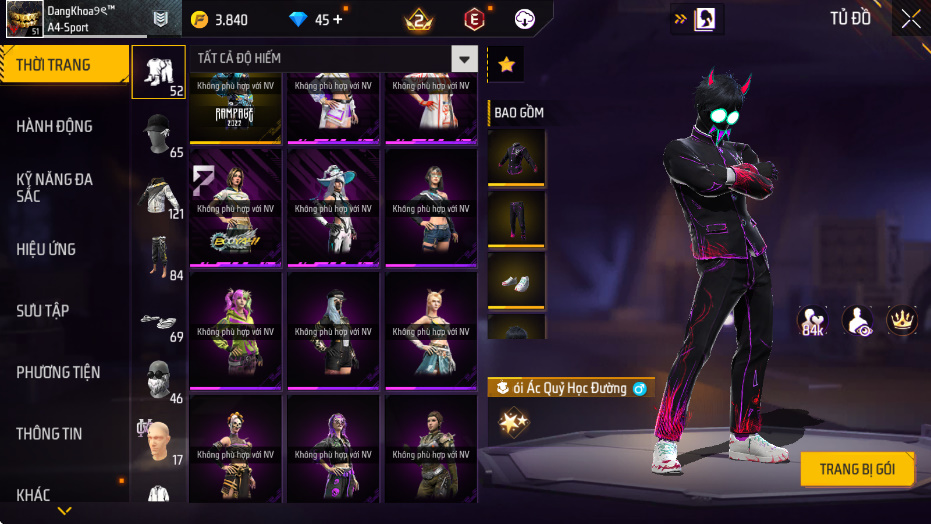Toggle the star favorites filter
Image resolution: width=931 pixels, height=524 pixels.
click(x=506, y=64)
